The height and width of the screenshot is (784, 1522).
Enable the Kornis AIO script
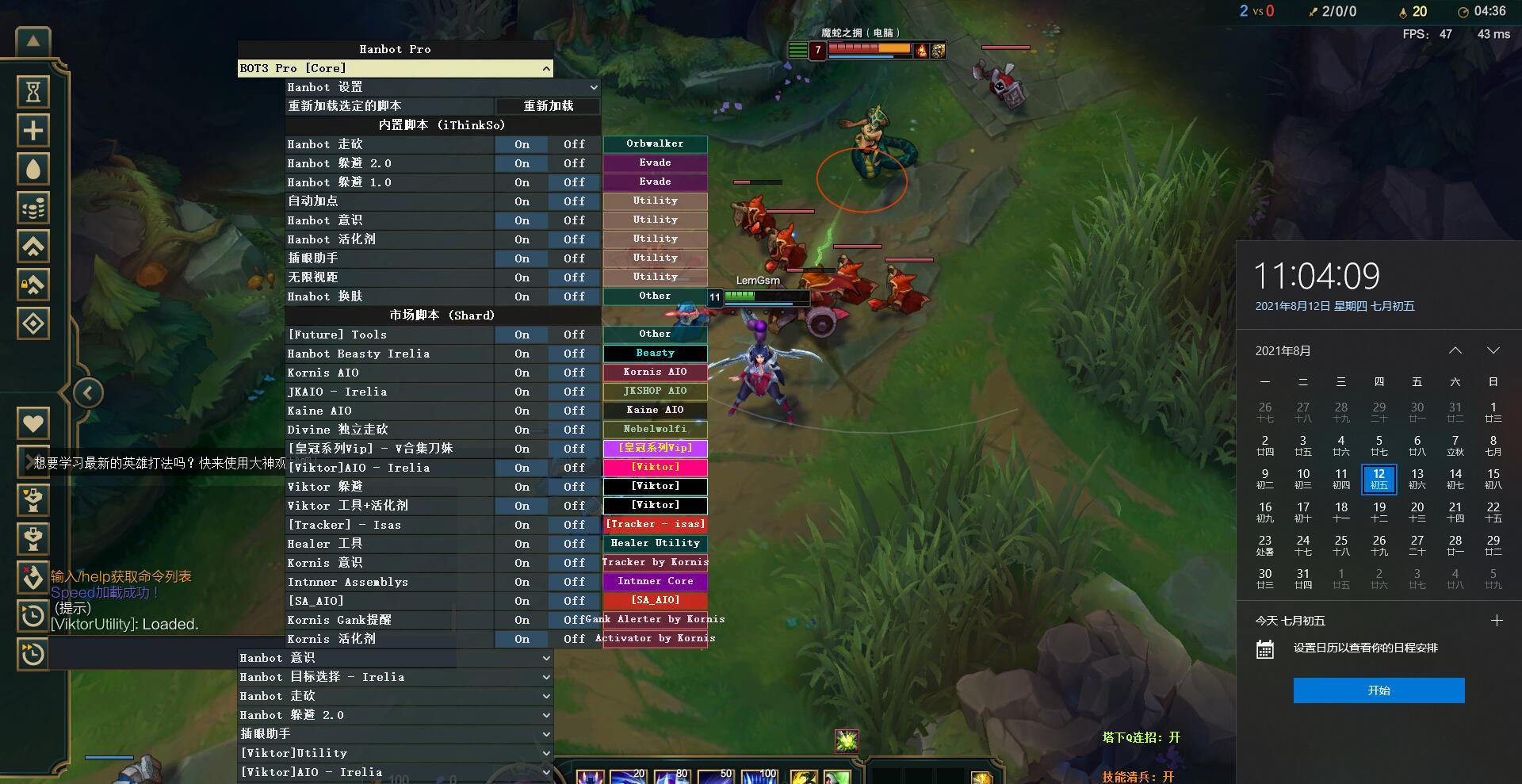coord(522,373)
